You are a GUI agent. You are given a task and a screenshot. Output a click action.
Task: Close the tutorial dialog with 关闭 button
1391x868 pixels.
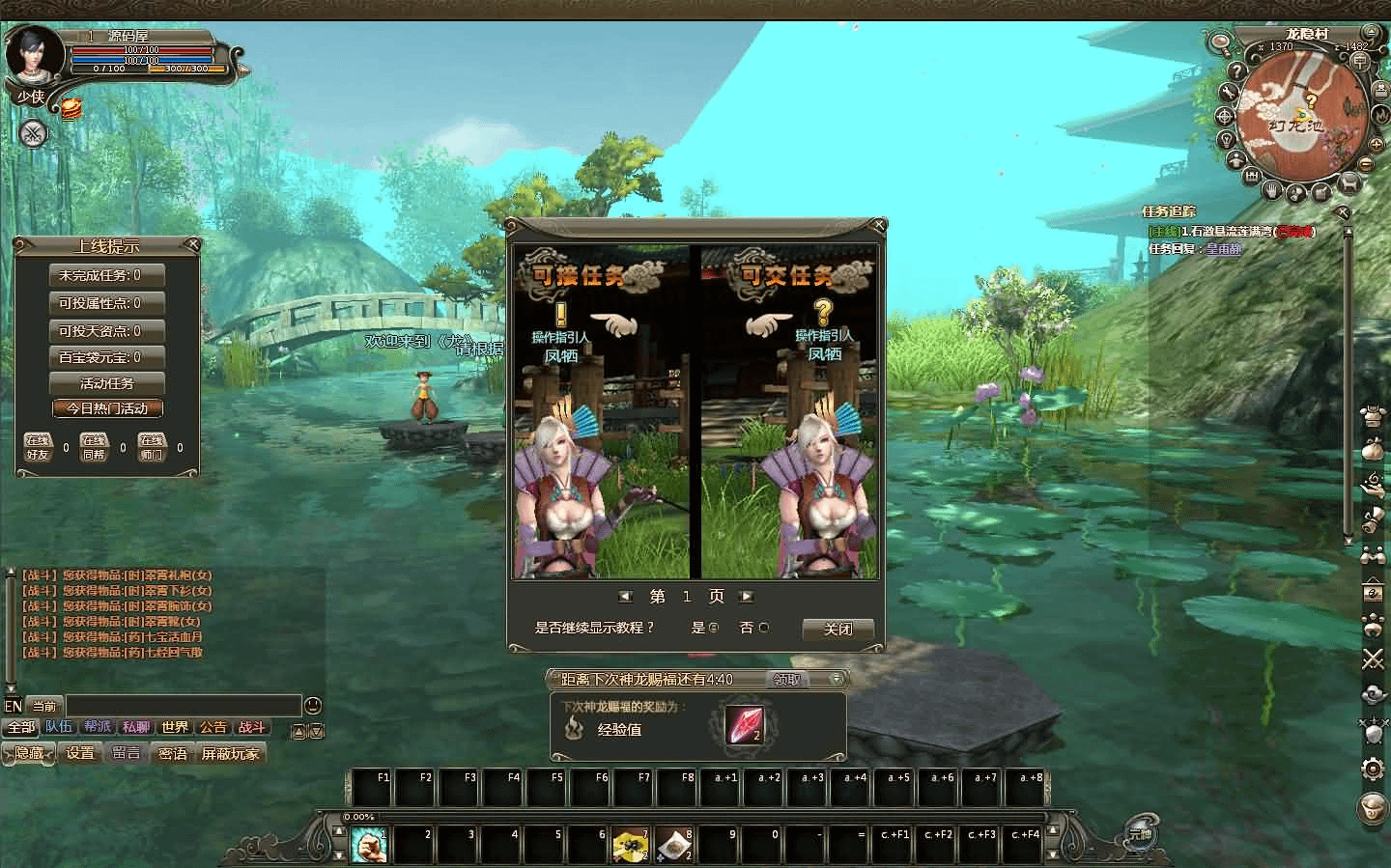tap(837, 629)
